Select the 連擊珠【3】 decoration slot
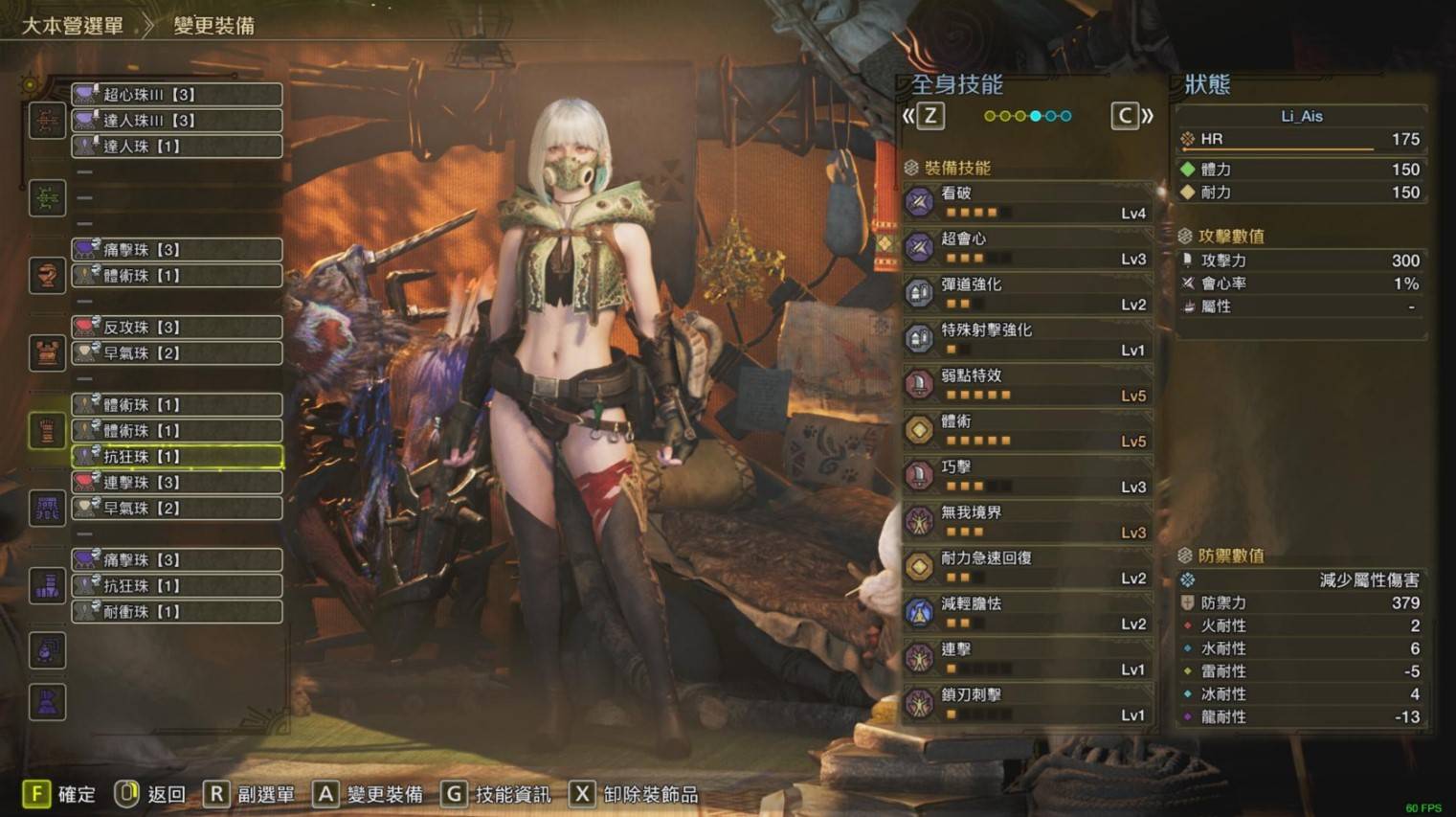This screenshot has width=1456, height=817. tap(177, 482)
